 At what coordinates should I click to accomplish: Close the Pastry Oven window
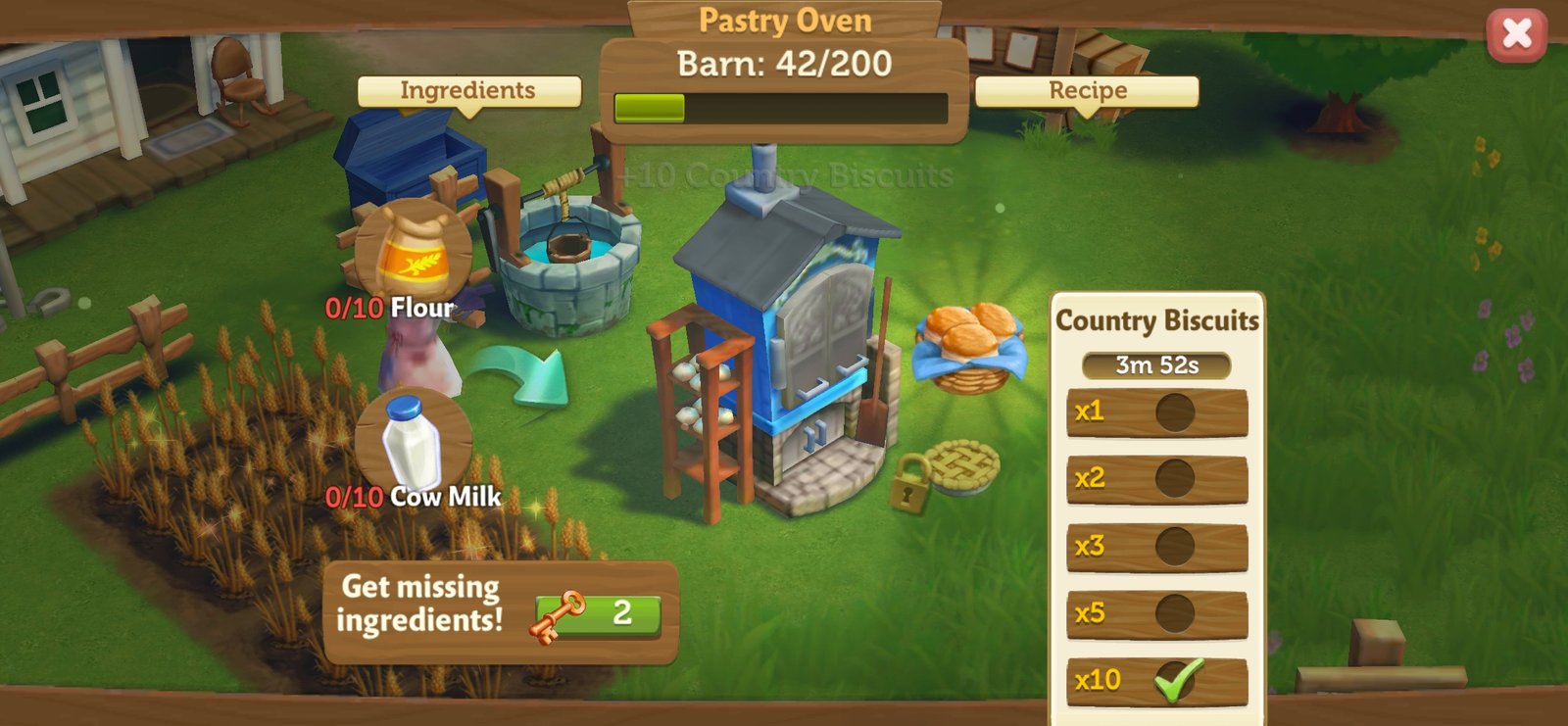[1516, 34]
